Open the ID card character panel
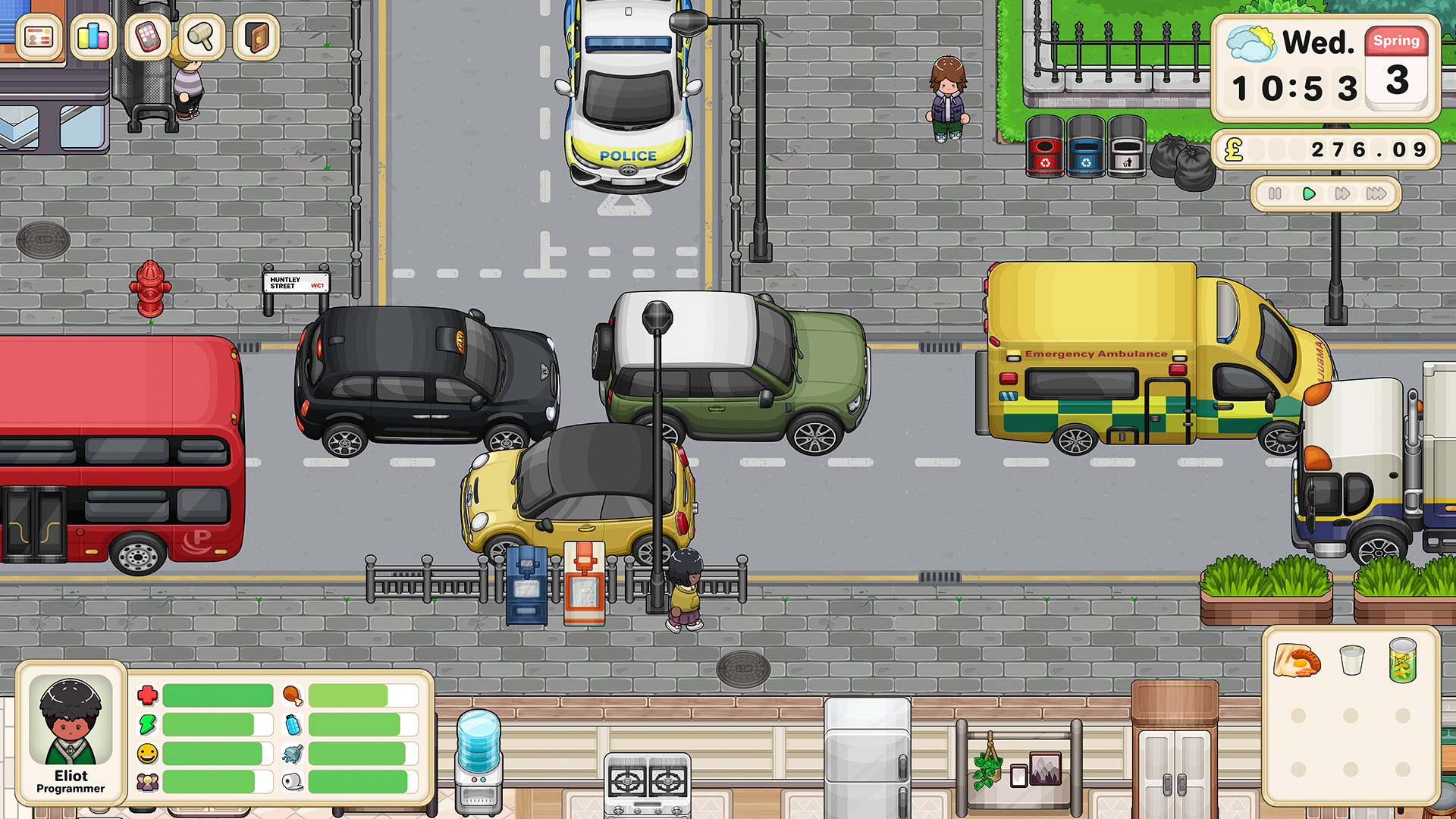The image size is (1456, 819). [39, 37]
